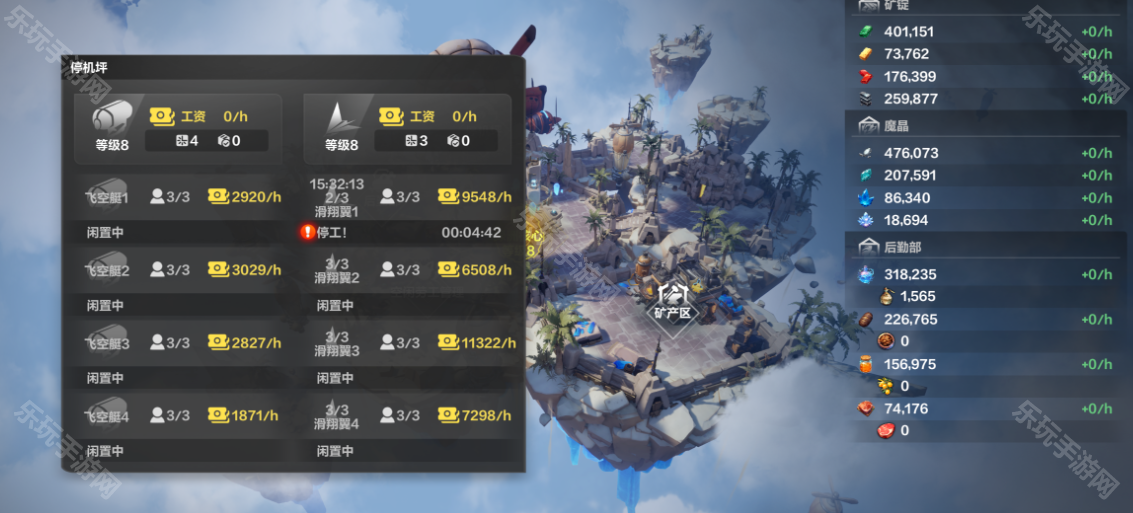The width and height of the screenshot is (1133, 513).
Task: Click the 矿产区 district marker
Action: 673,299
